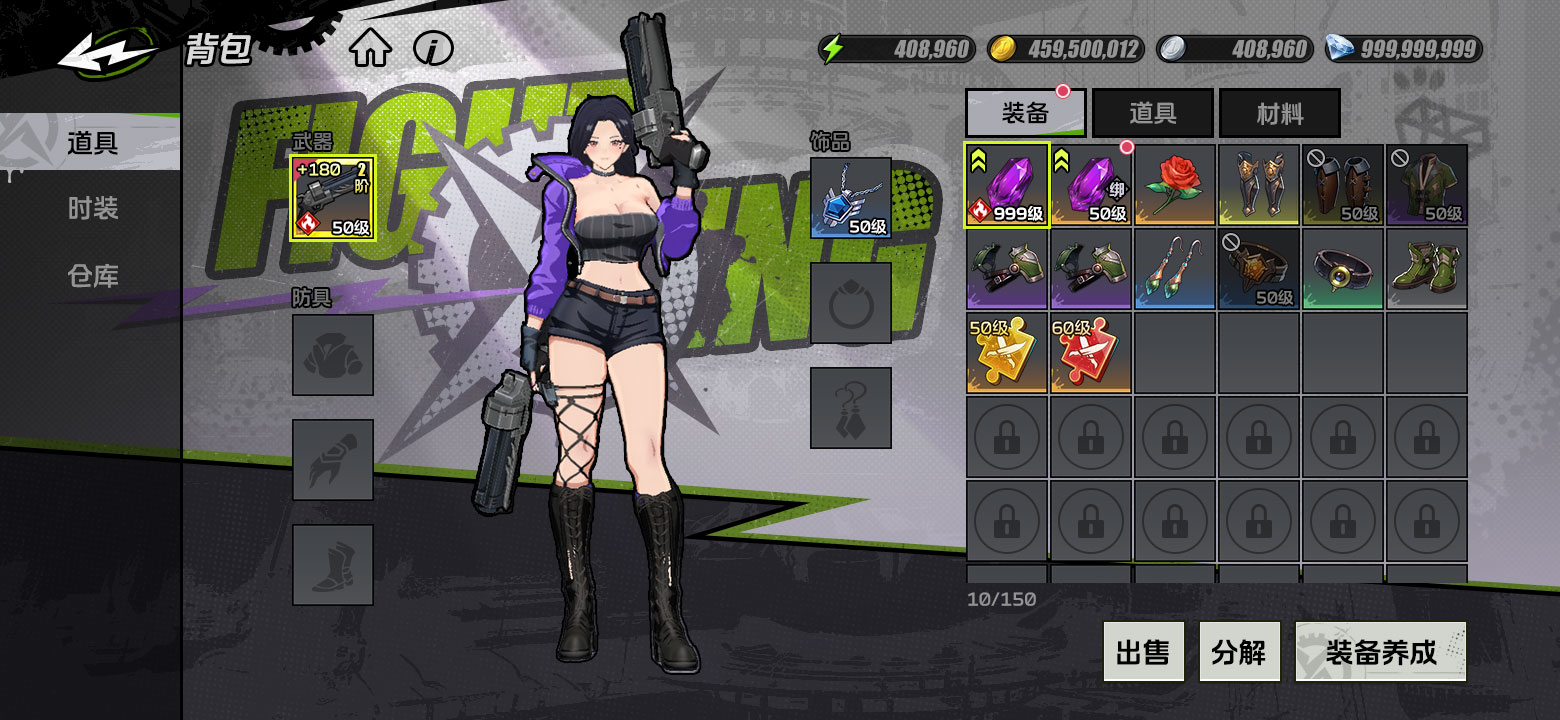The width and height of the screenshot is (1560, 720).
Task: Click the 分解 dismantle button
Action: point(1238,652)
